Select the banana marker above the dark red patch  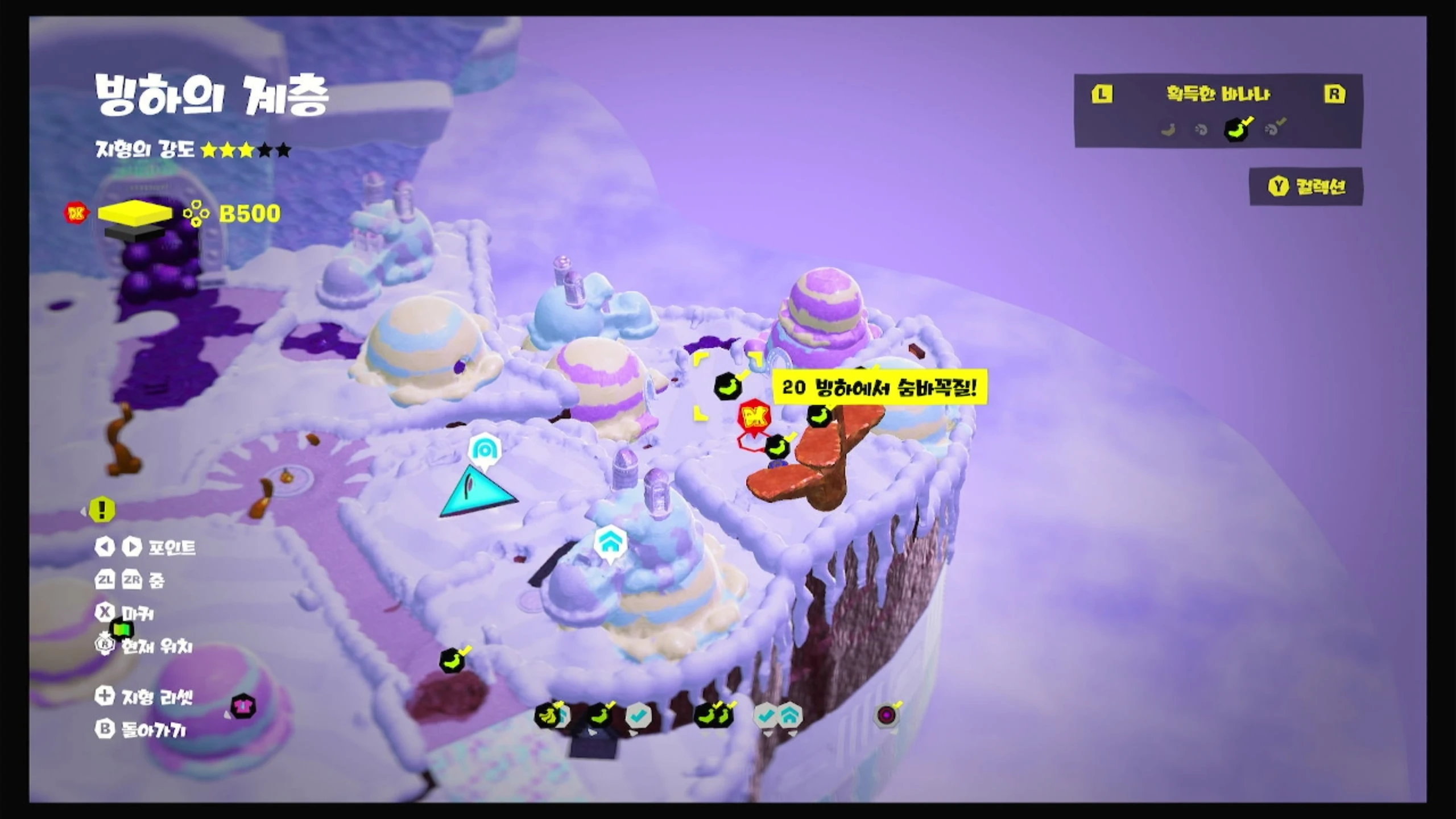453,661
